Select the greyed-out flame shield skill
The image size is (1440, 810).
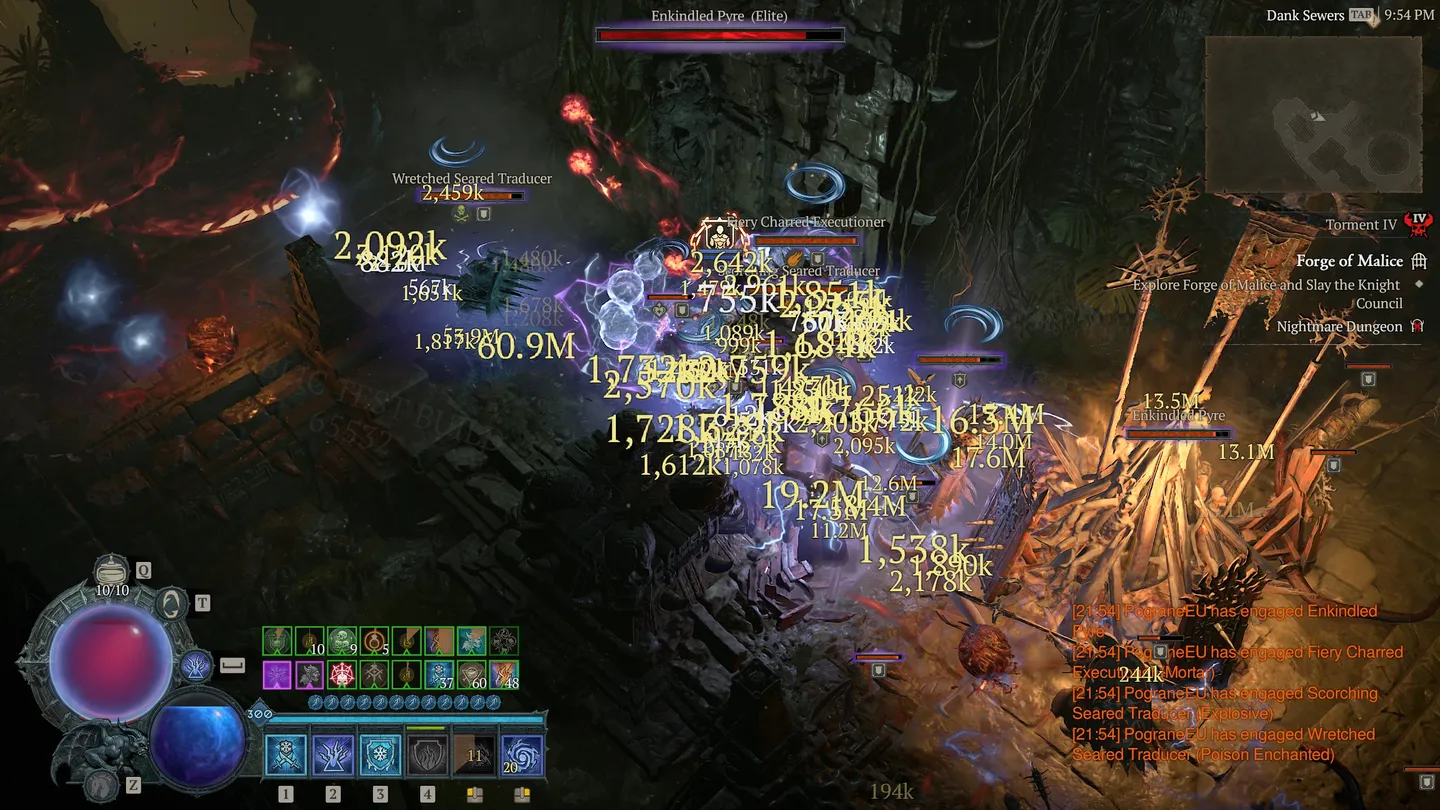(427, 755)
